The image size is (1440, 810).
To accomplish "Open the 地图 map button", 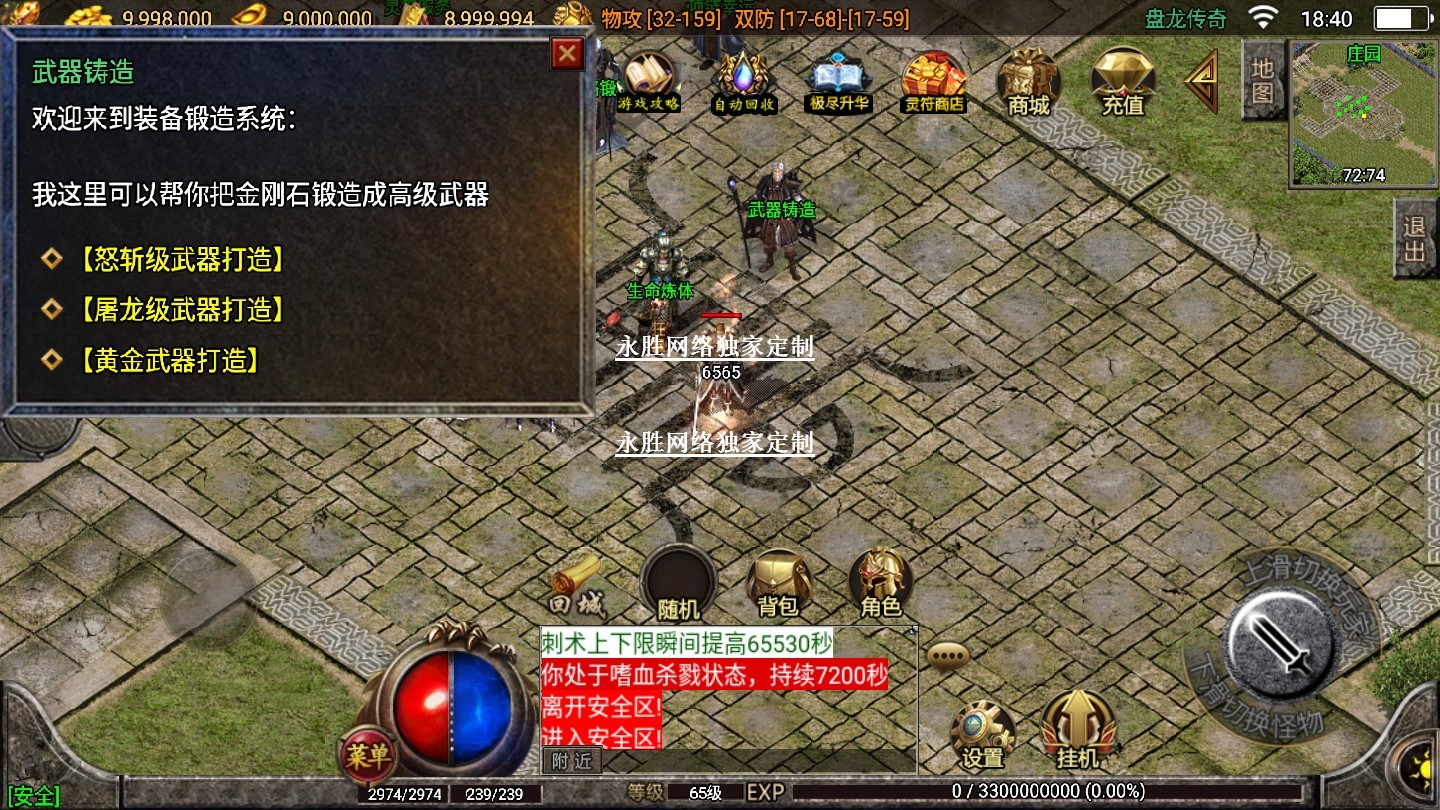I will 1263,80.
